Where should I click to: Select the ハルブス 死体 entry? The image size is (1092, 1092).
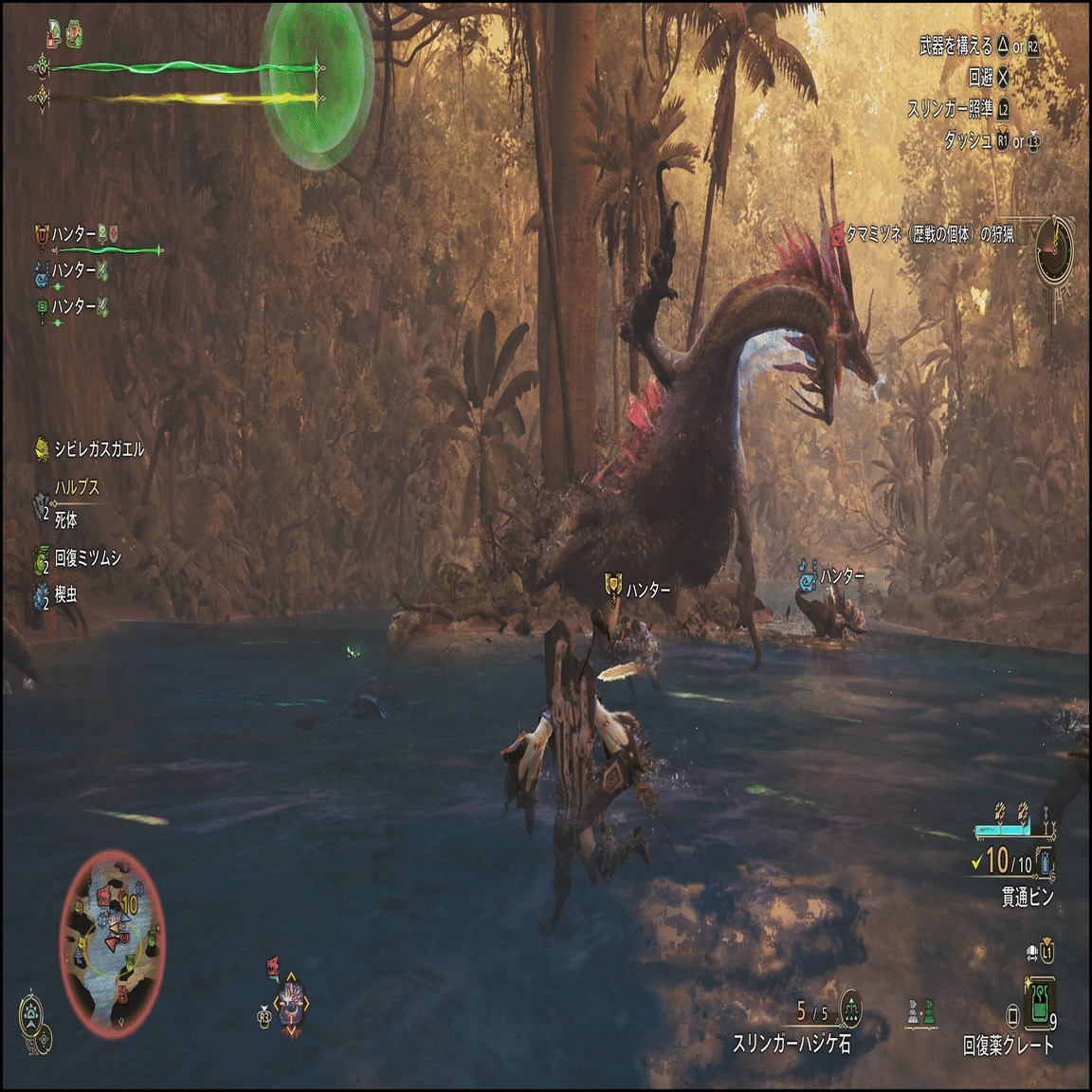coord(66,504)
